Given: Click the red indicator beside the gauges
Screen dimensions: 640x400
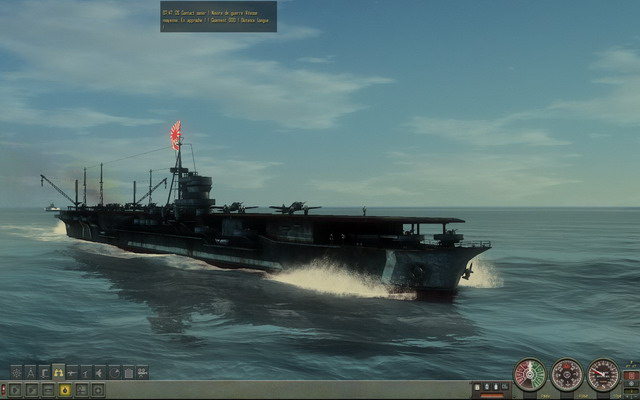Looking at the screenshot, I should [630, 376].
